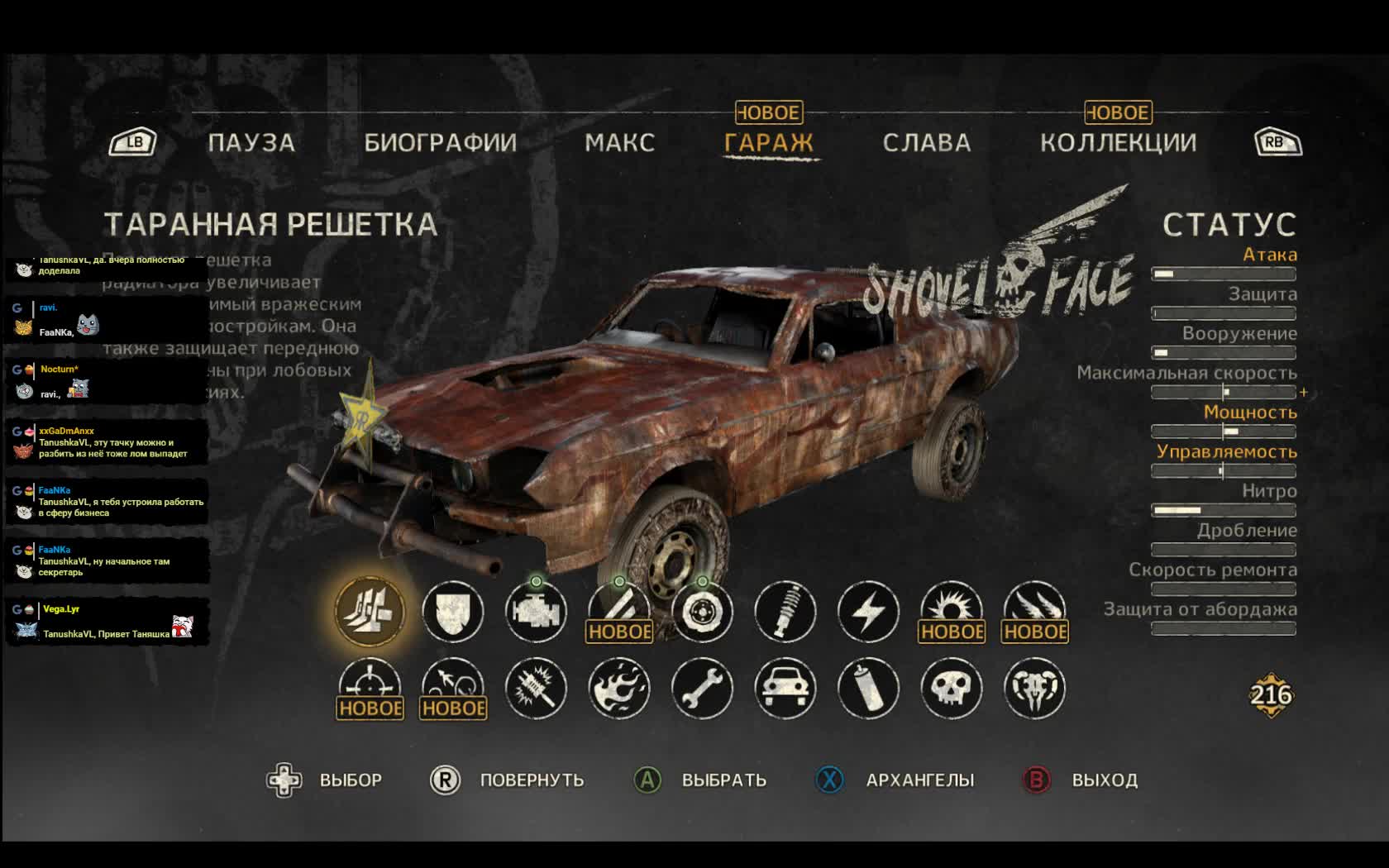Image resolution: width=1389 pixels, height=868 pixels.
Task: Open the СЛАВА tab
Action: pyautogui.click(x=926, y=143)
